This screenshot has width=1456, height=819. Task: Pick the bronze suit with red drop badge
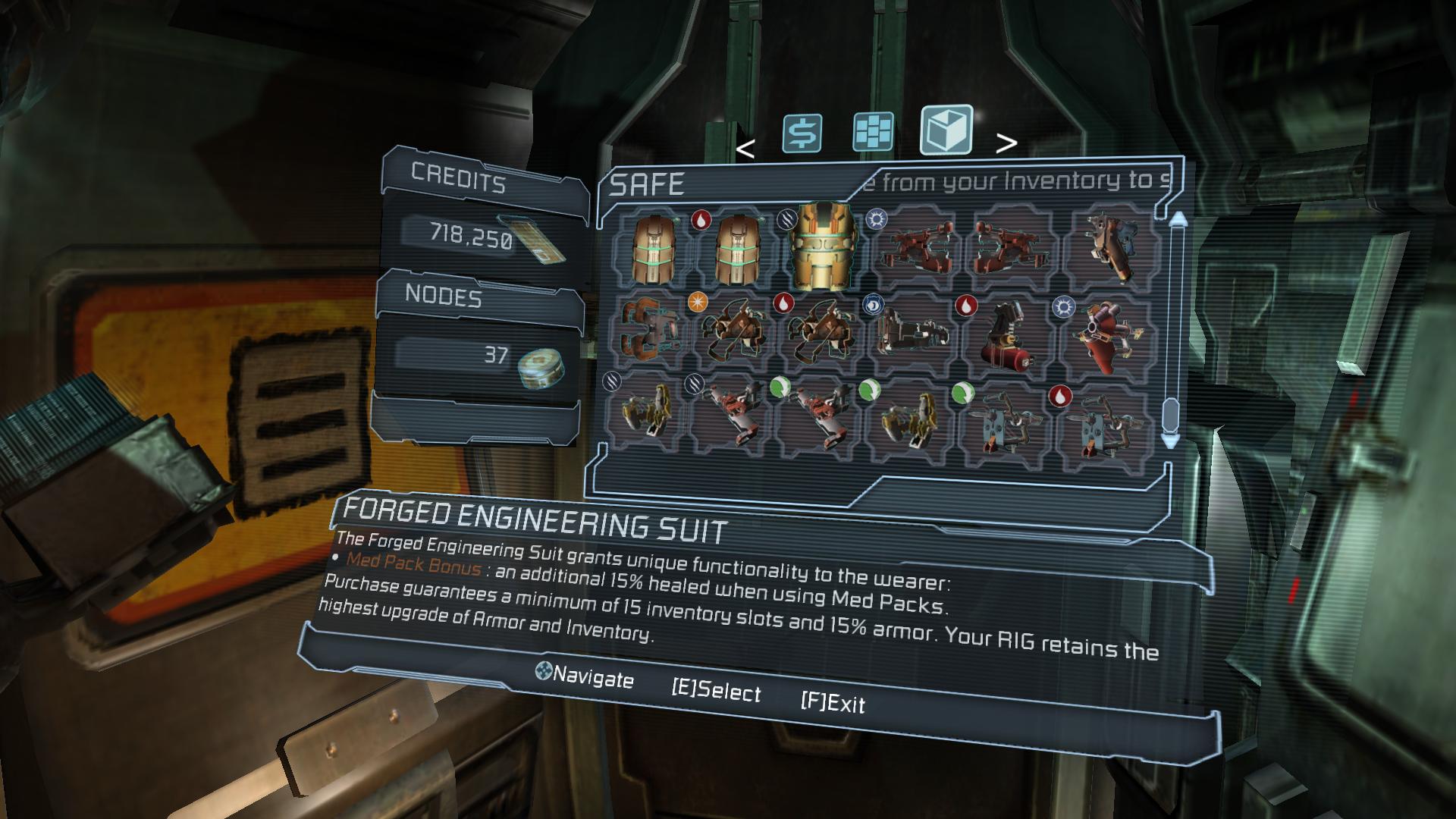coord(735,248)
